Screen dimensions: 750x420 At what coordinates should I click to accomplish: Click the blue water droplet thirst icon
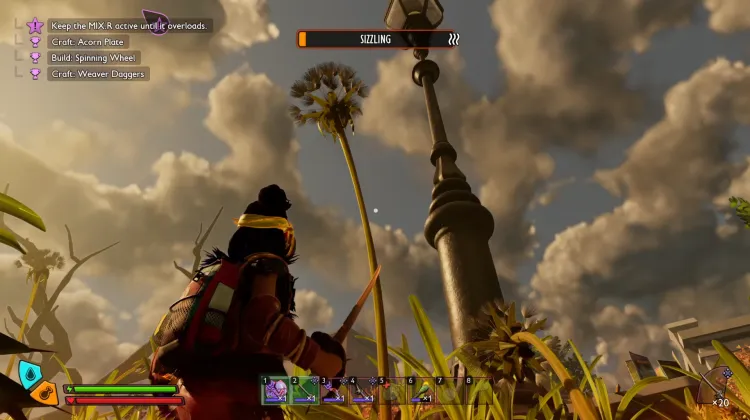coord(30,374)
